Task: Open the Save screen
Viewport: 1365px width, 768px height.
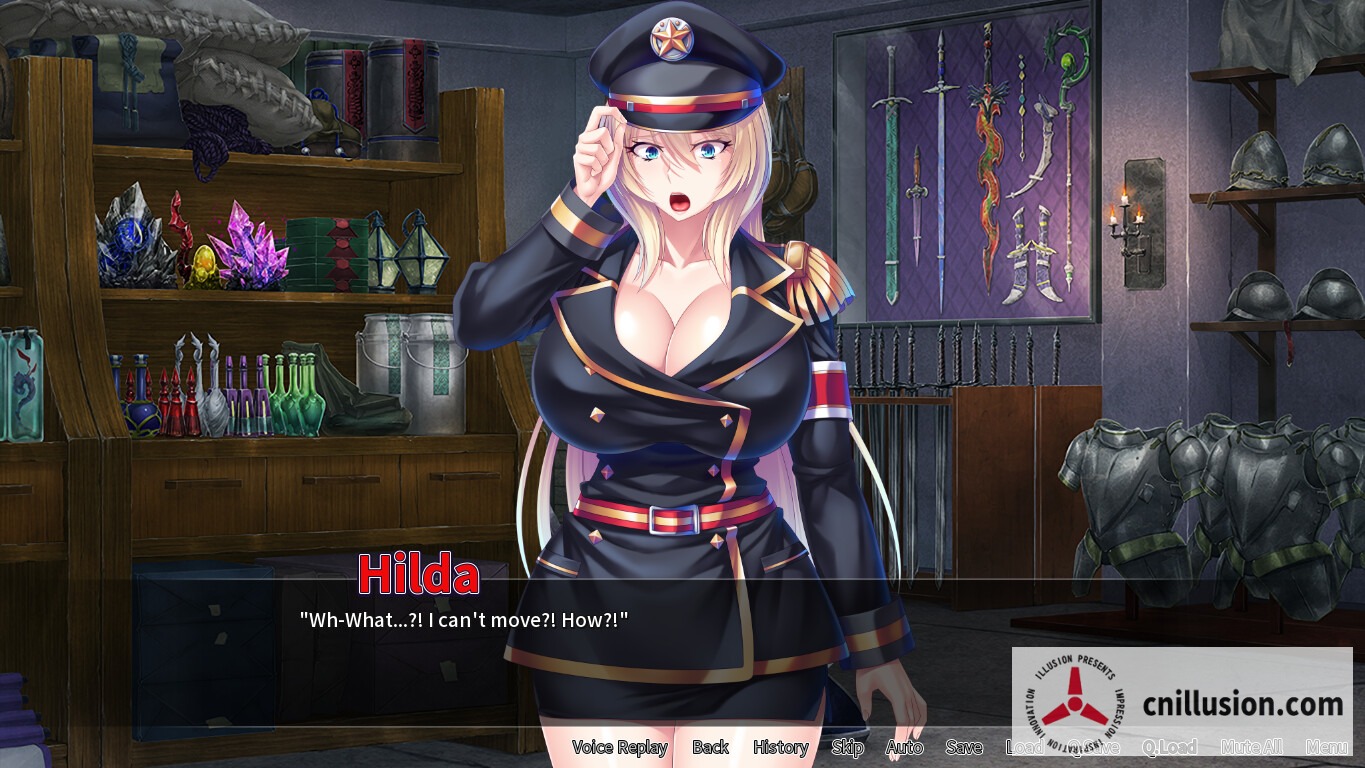Action: [x=963, y=747]
